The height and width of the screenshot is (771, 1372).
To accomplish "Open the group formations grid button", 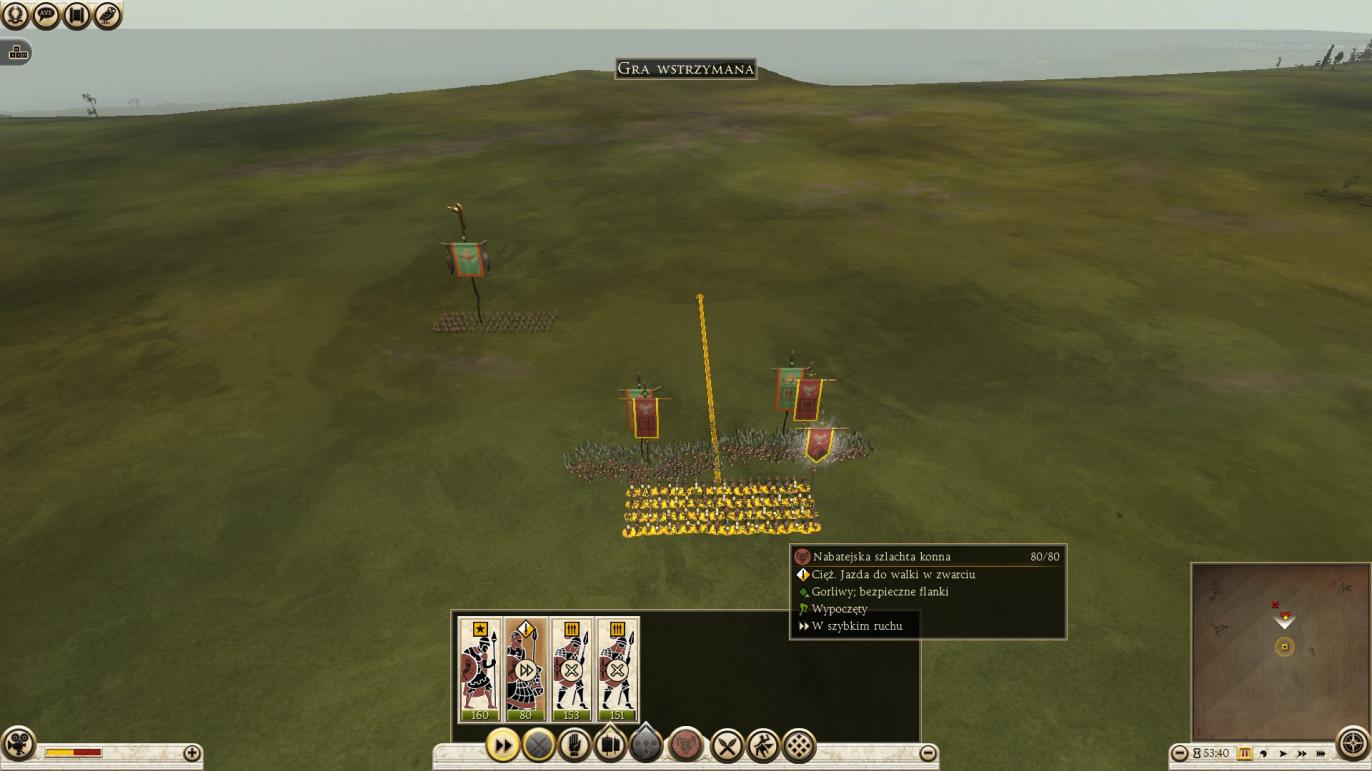I will click(x=799, y=746).
